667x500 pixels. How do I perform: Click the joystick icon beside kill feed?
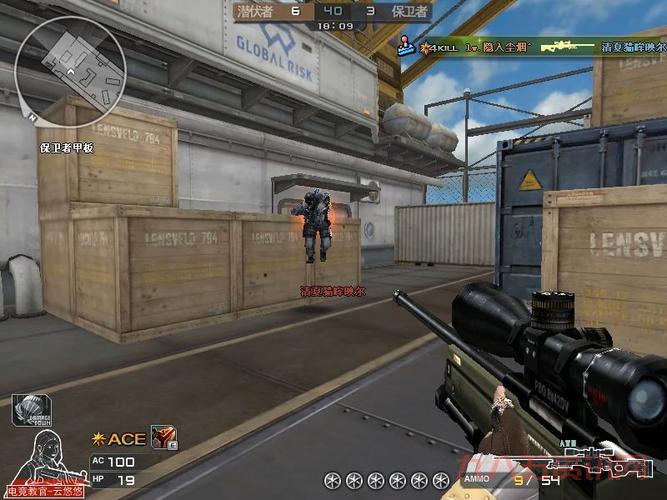click(x=407, y=44)
